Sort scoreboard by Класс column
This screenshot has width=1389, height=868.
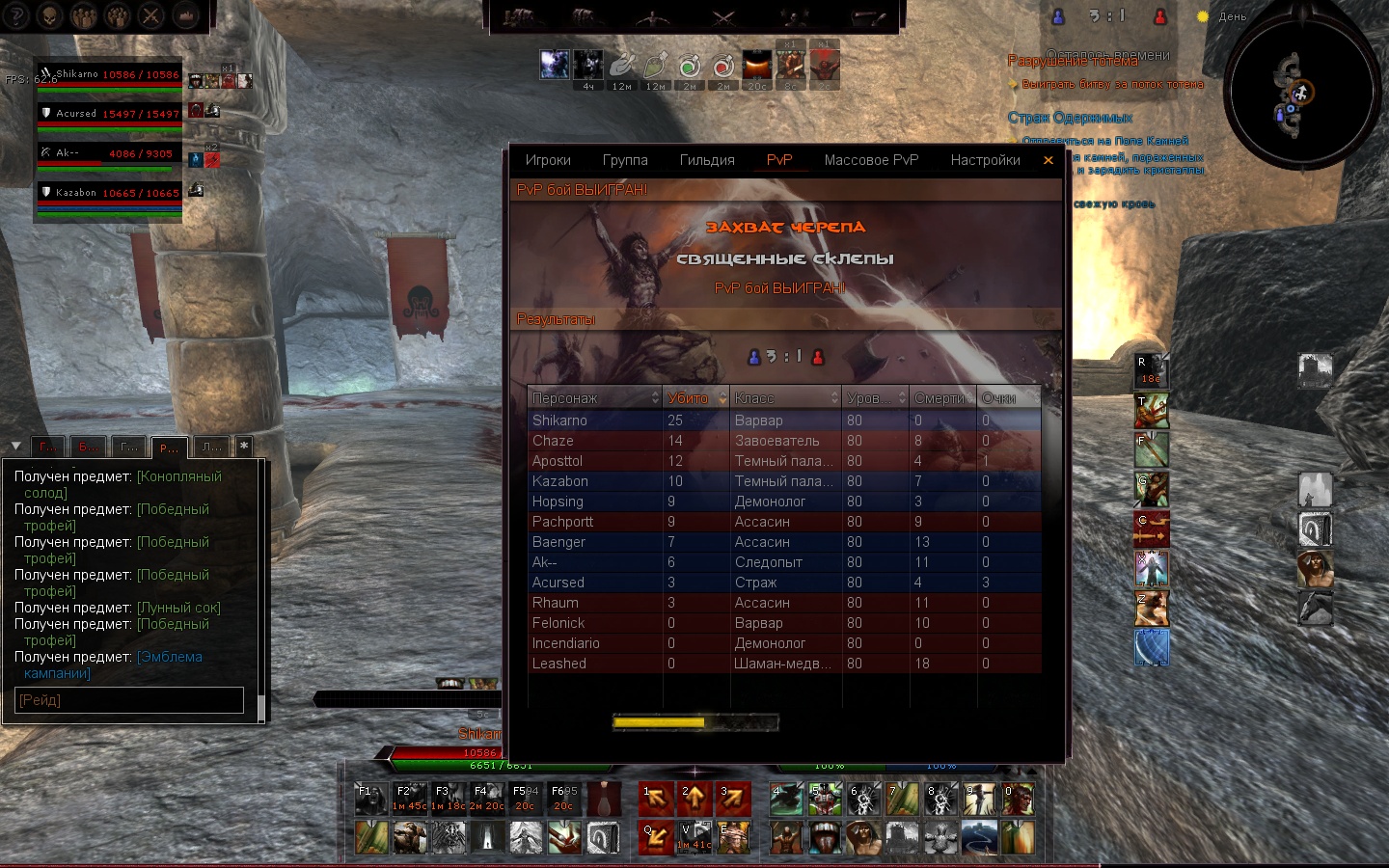pyautogui.click(x=785, y=398)
